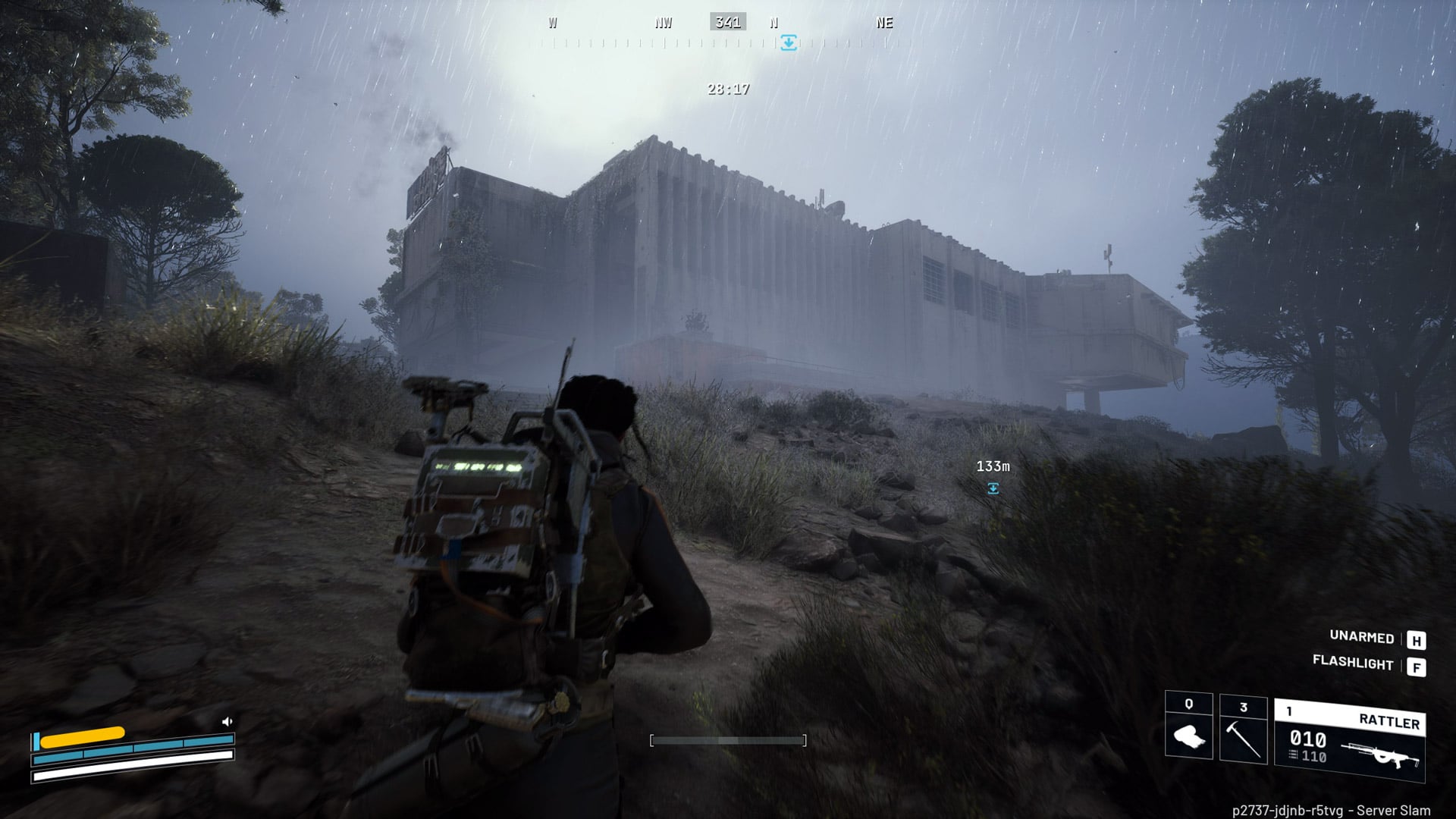
Task: Mute voice chat via the speaker indicator
Action: click(227, 722)
